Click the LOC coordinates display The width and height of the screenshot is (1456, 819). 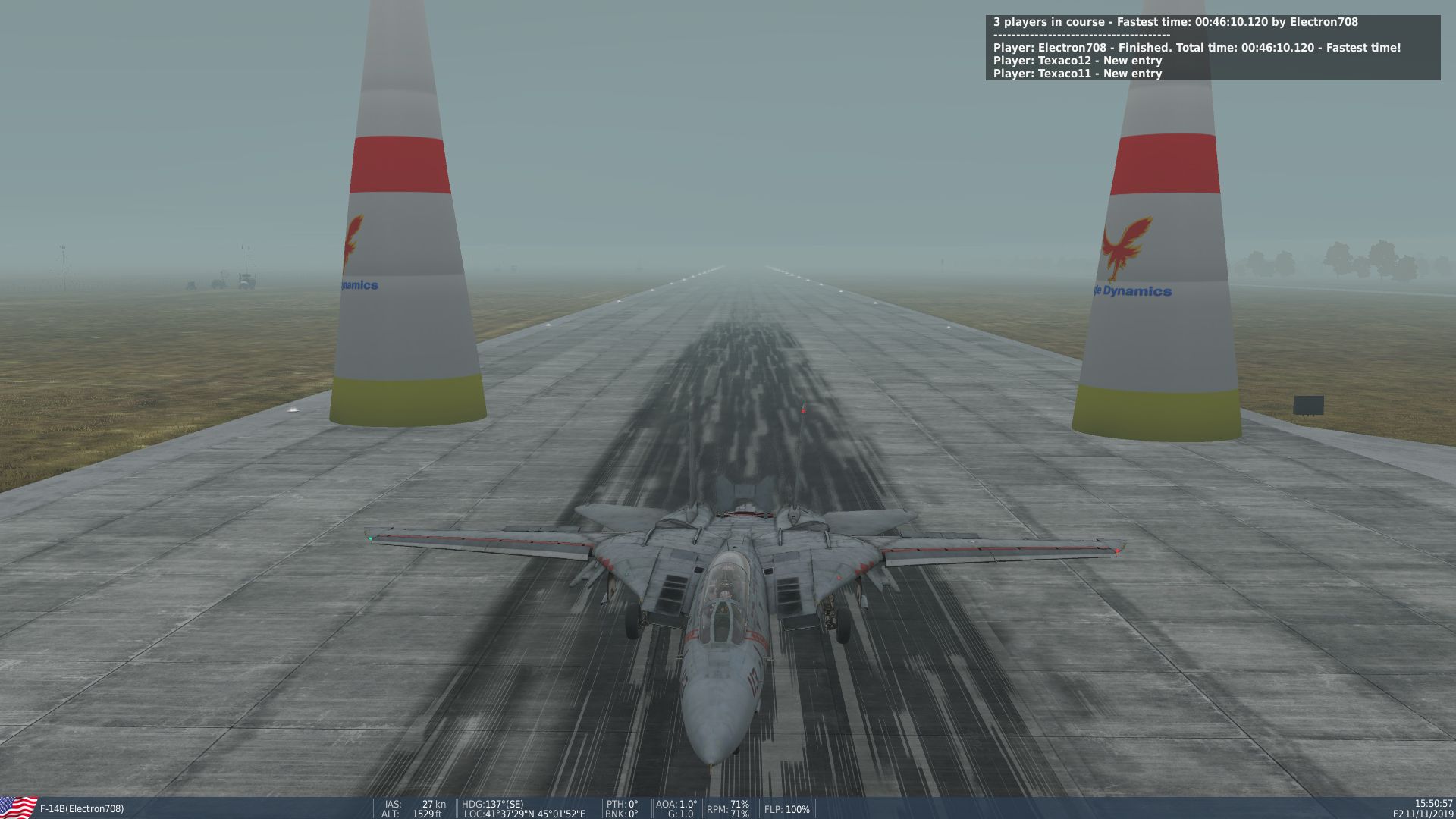click(523, 814)
